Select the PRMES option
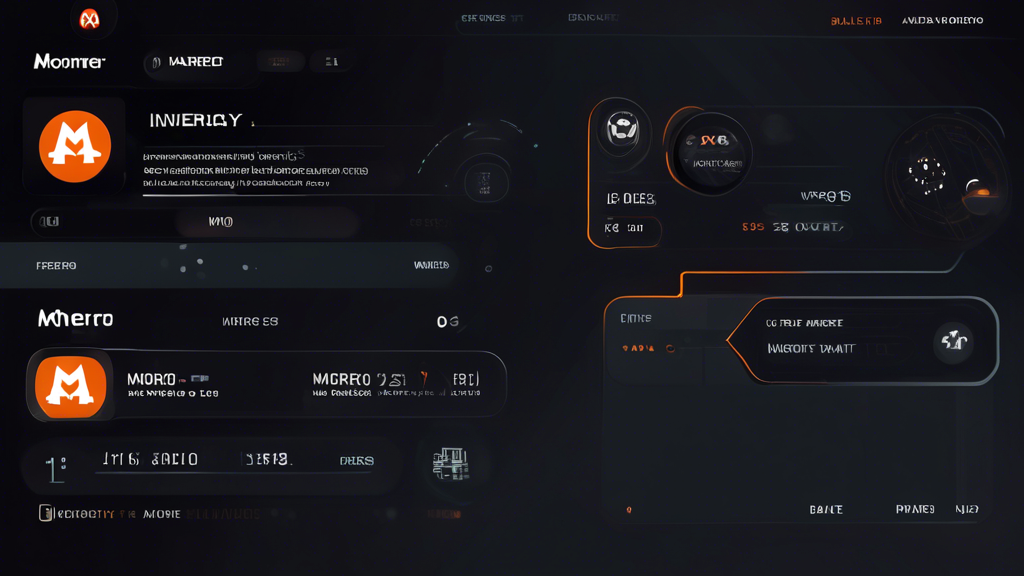 (x=915, y=510)
